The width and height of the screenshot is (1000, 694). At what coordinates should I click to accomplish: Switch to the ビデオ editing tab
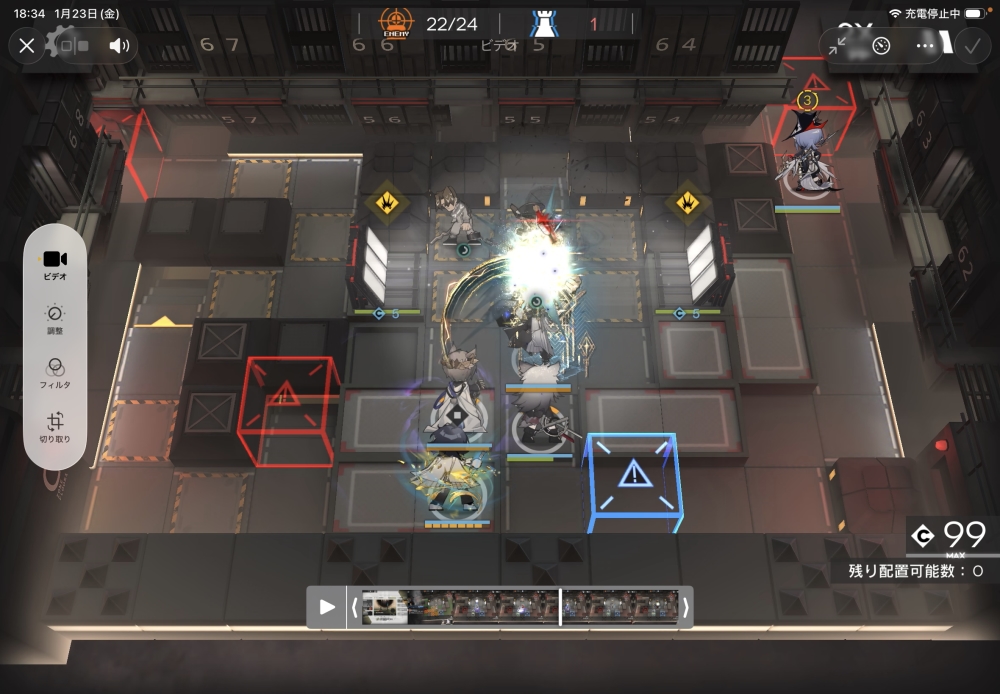(x=55, y=264)
